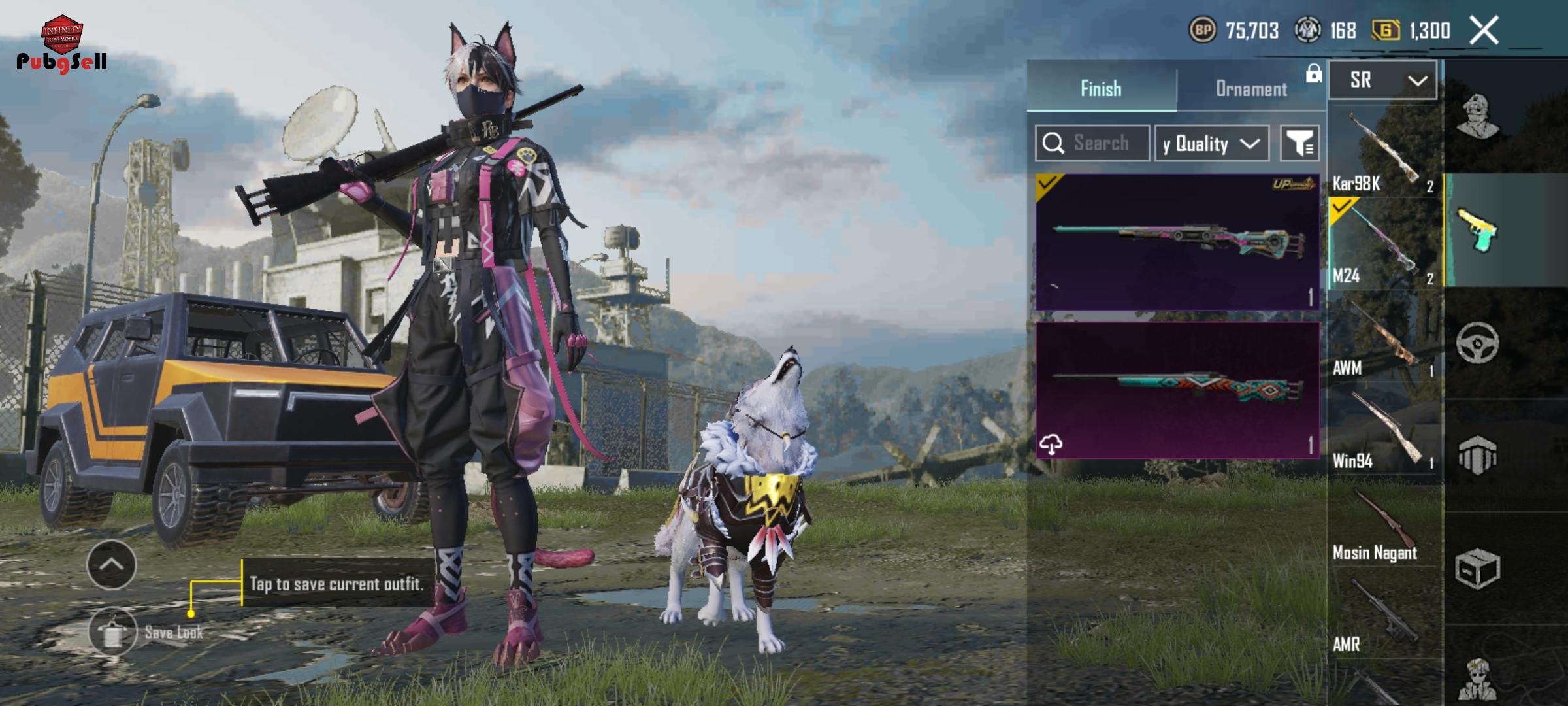
Task: Open the filter funnel options
Action: pos(1299,143)
